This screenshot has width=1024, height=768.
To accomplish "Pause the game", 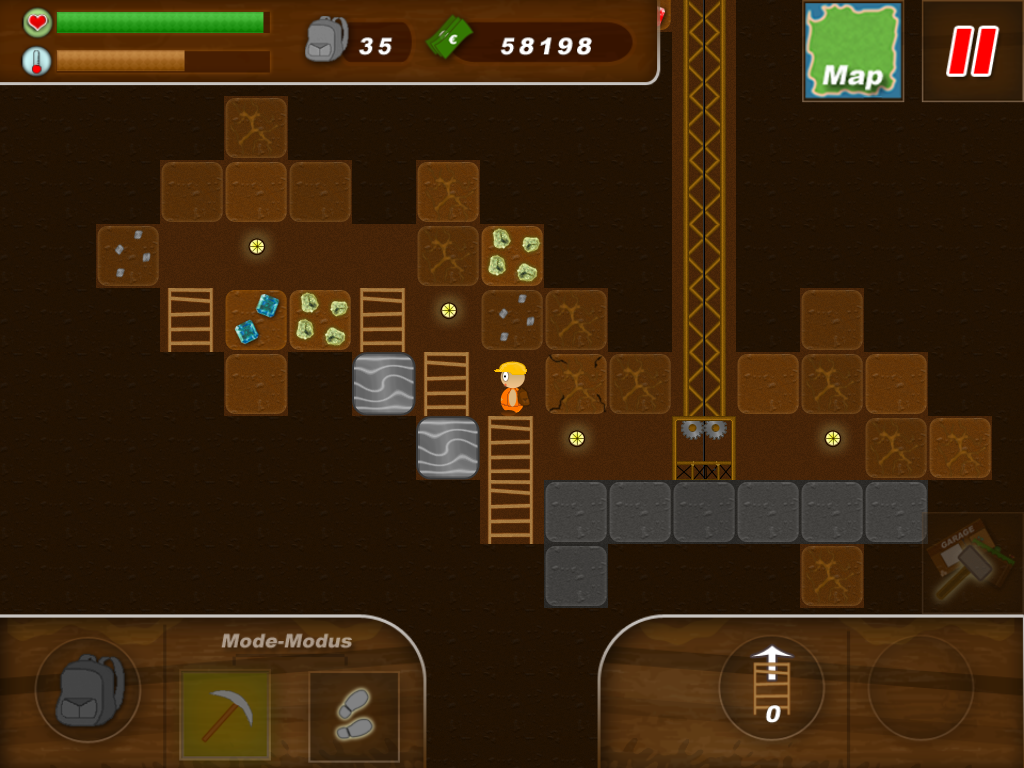I will click(x=972, y=51).
